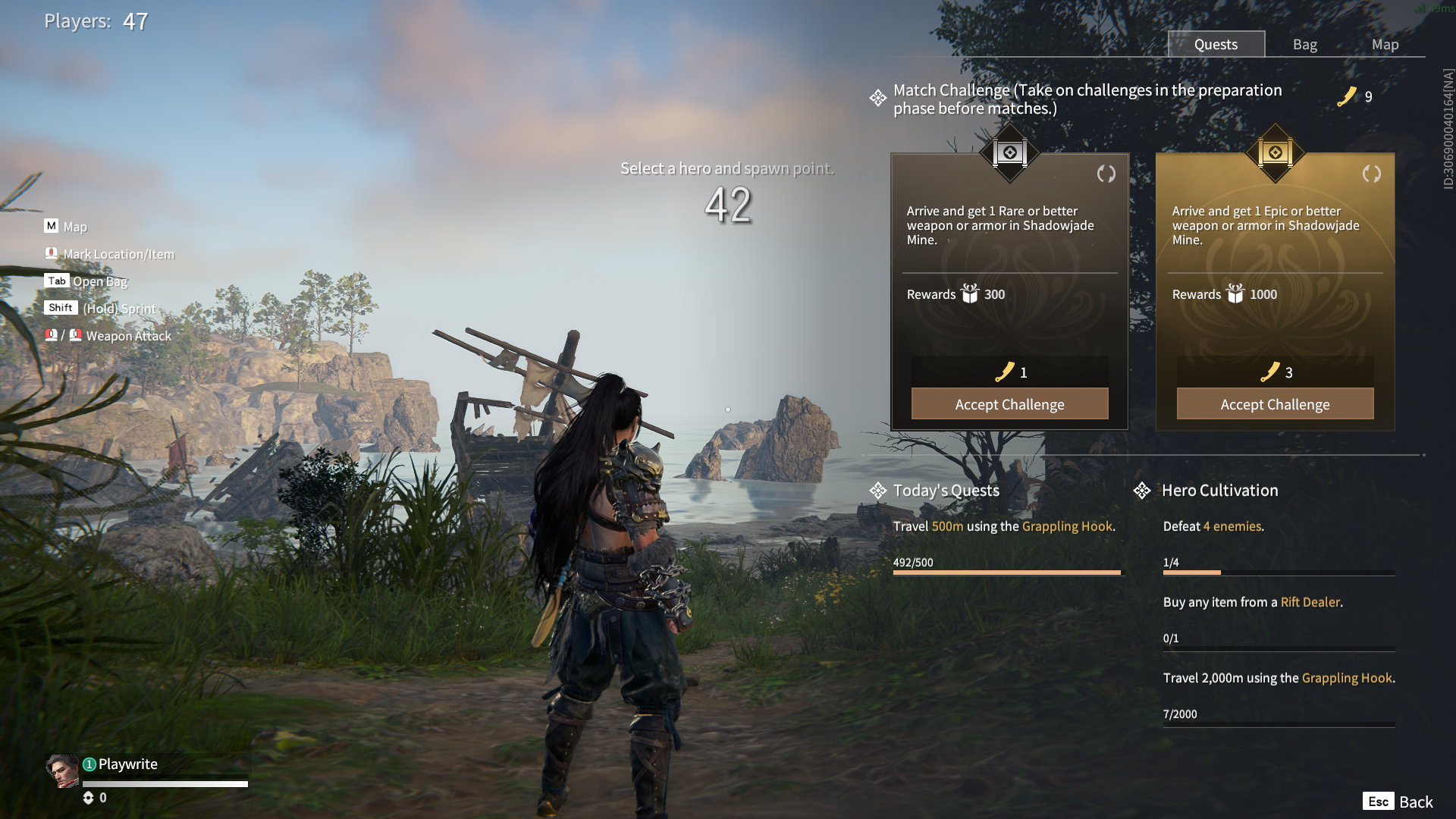Select the Playwrite player portrait
Screen dimensions: 1456x819
point(62,771)
